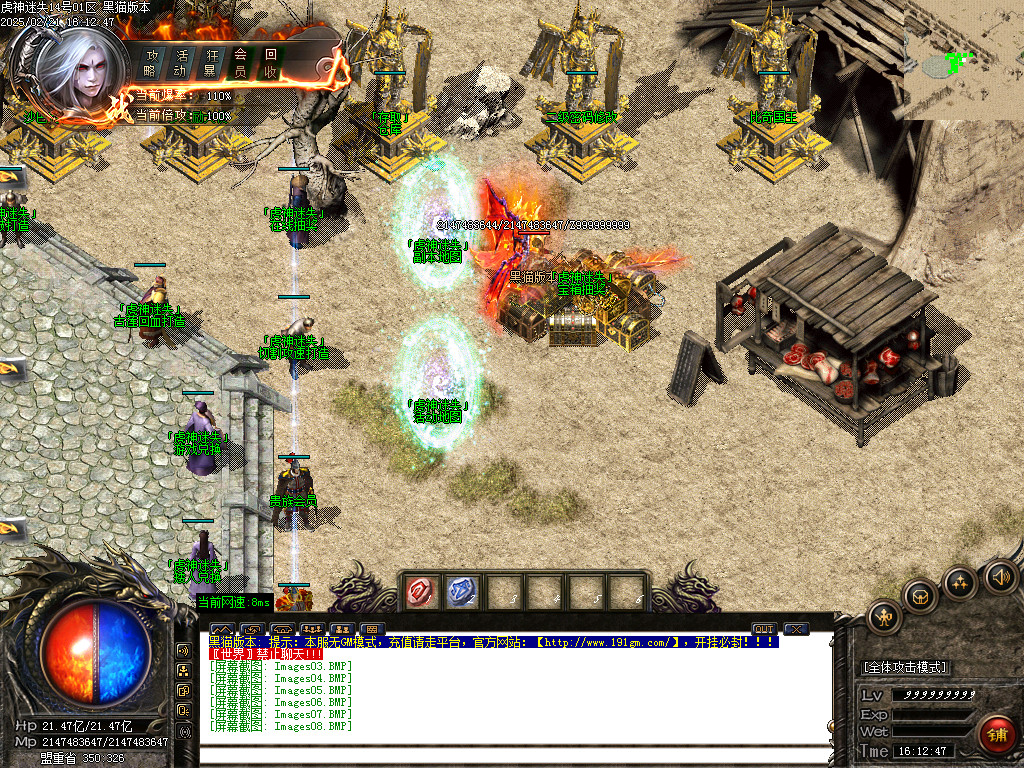Click the minimap in the corner

[962, 62]
